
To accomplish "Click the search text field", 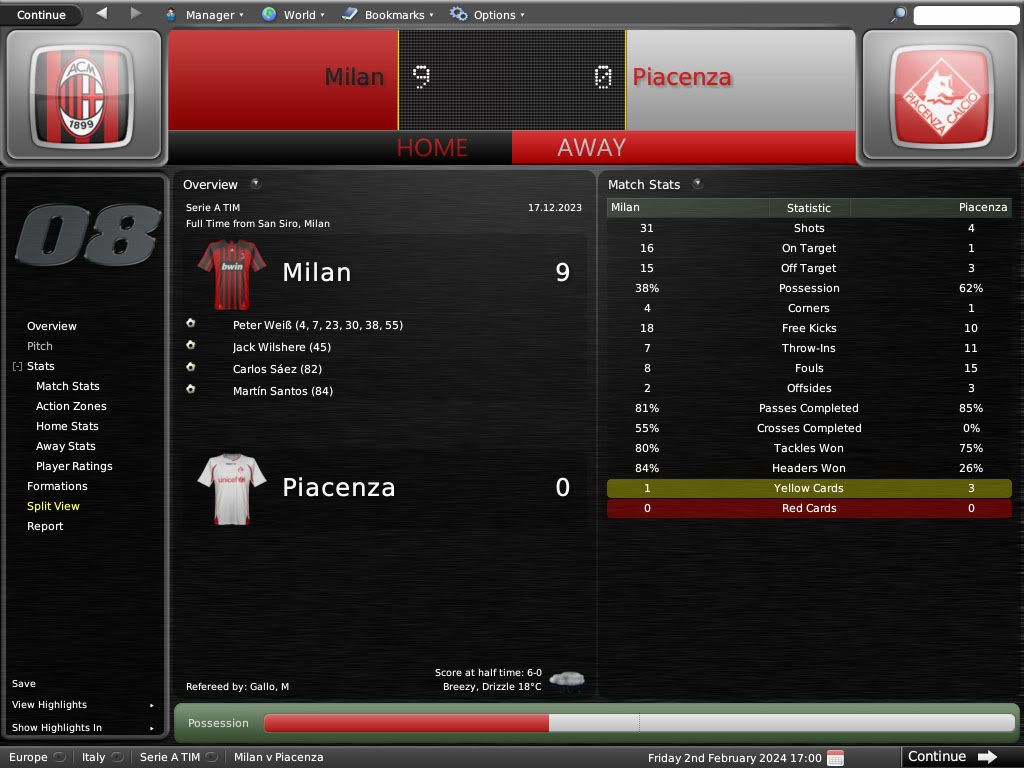I will tap(965, 15).
